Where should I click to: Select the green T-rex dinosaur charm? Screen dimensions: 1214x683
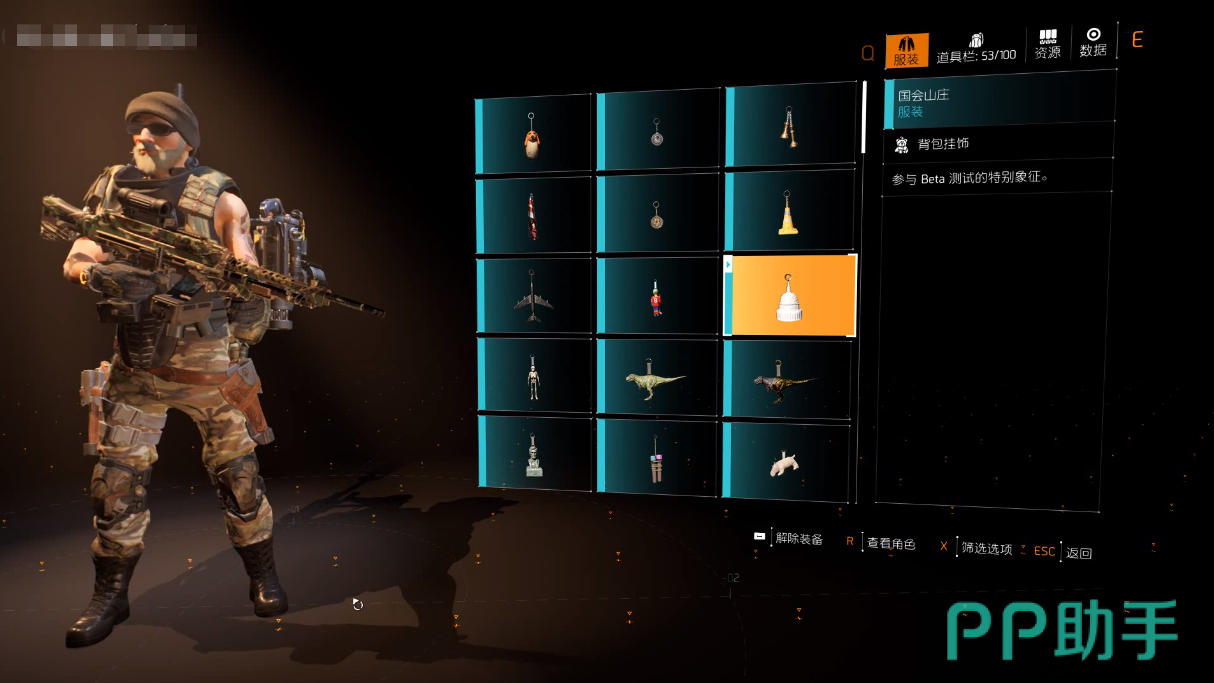pos(657,380)
